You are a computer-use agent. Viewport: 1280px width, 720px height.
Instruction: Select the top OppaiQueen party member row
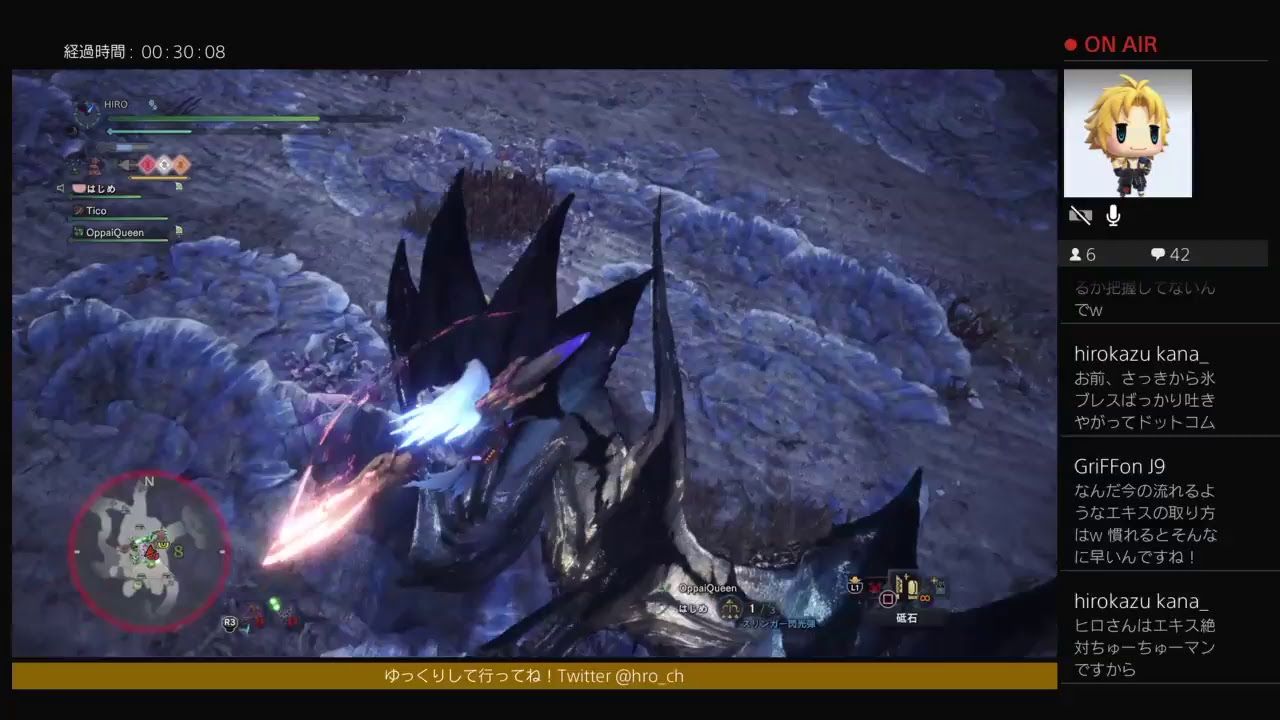(x=115, y=232)
